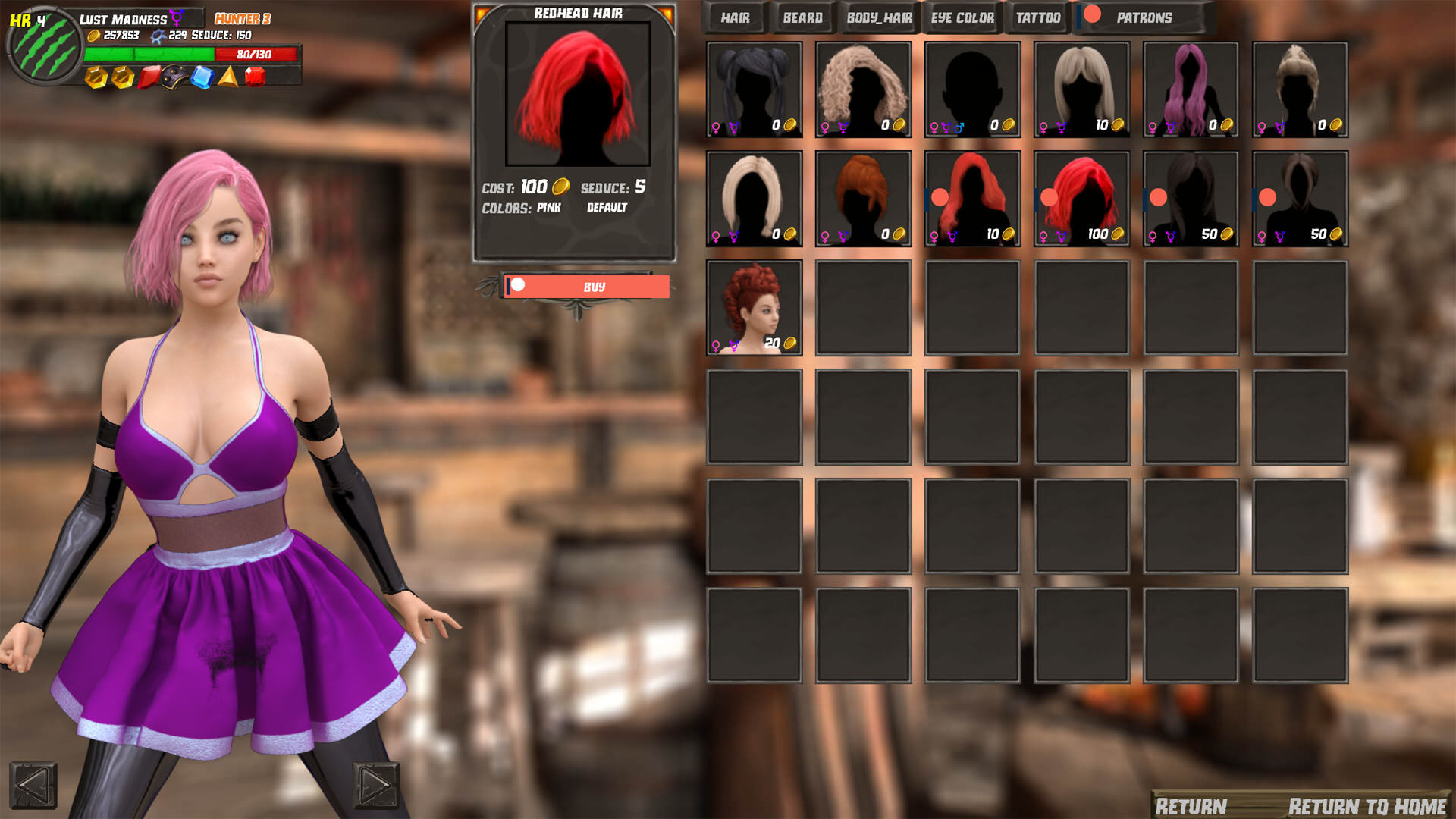Viewport: 1456px width, 819px height.
Task: Pick the bald head option
Action: tap(972, 89)
